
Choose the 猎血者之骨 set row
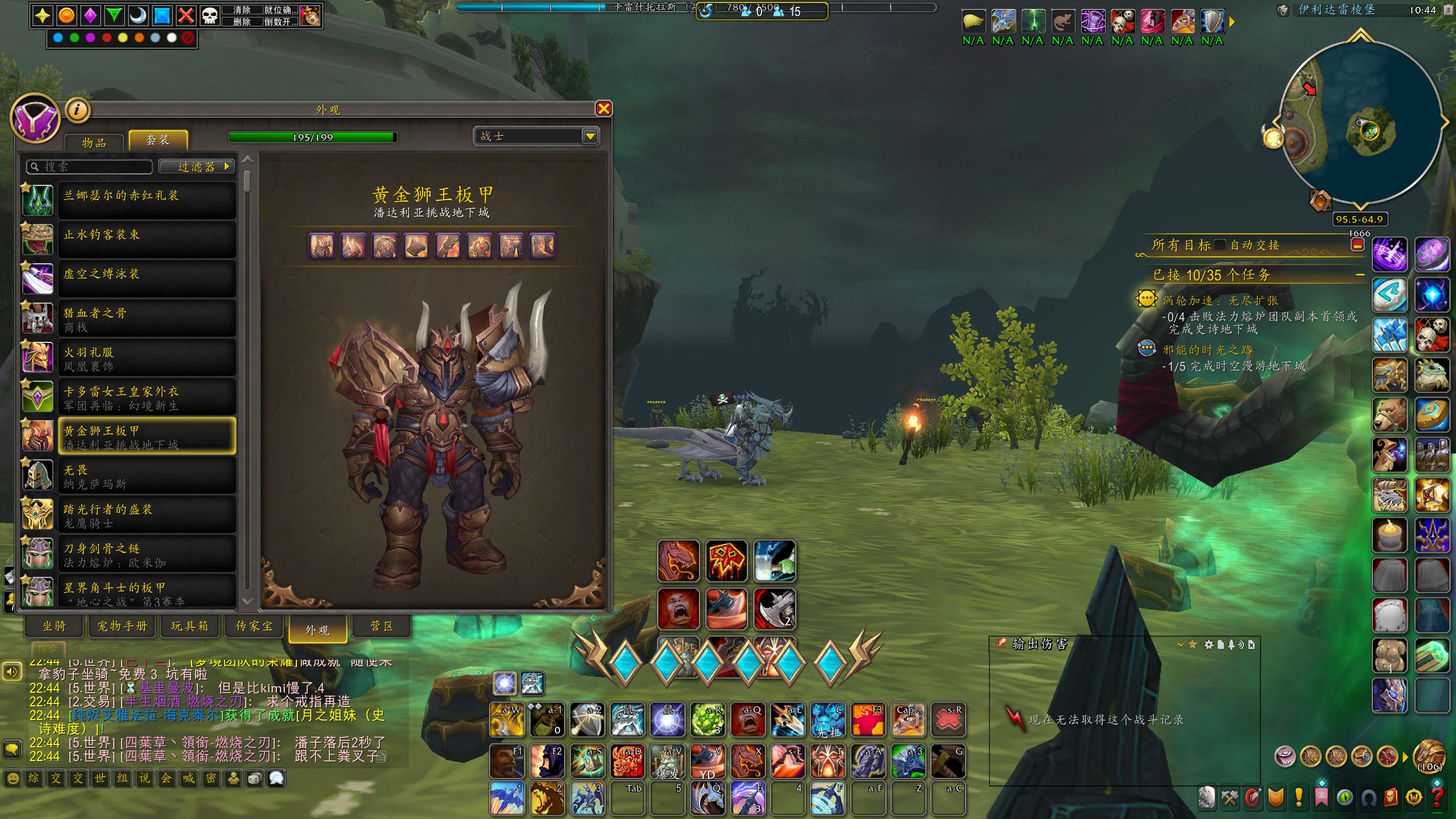147,318
